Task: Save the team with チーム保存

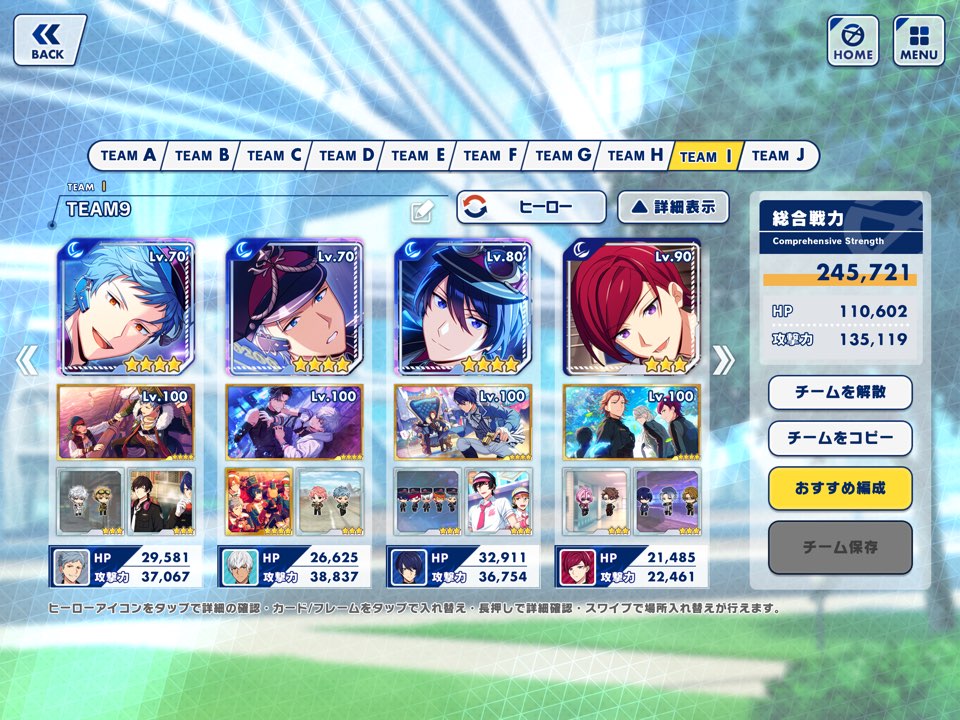Action: click(840, 547)
